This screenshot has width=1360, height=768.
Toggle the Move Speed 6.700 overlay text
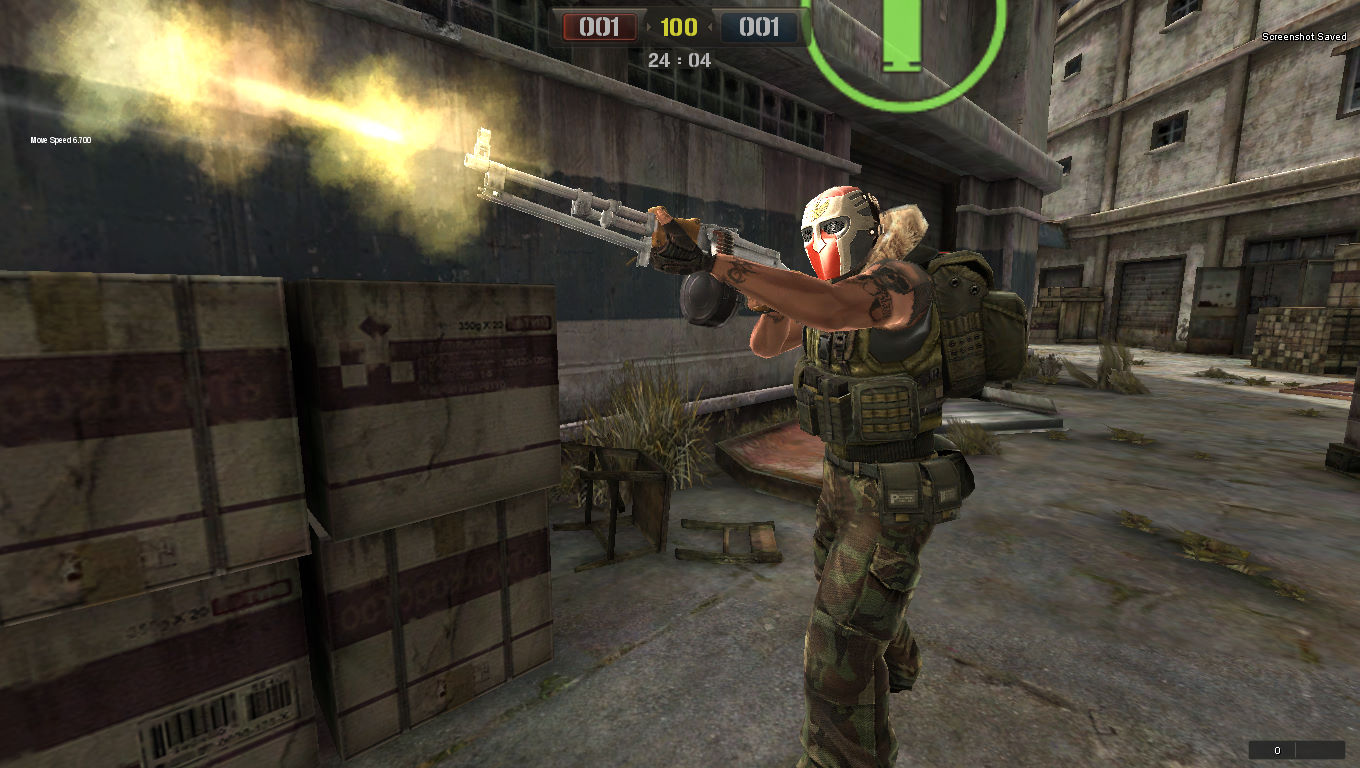coord(60,140)
